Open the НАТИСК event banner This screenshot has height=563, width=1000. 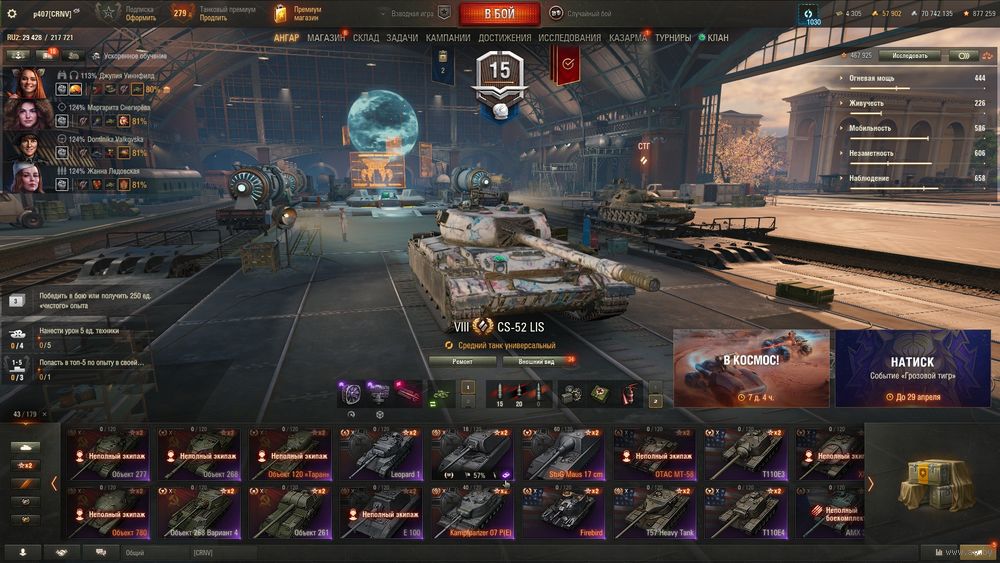(x=911, y=367)
